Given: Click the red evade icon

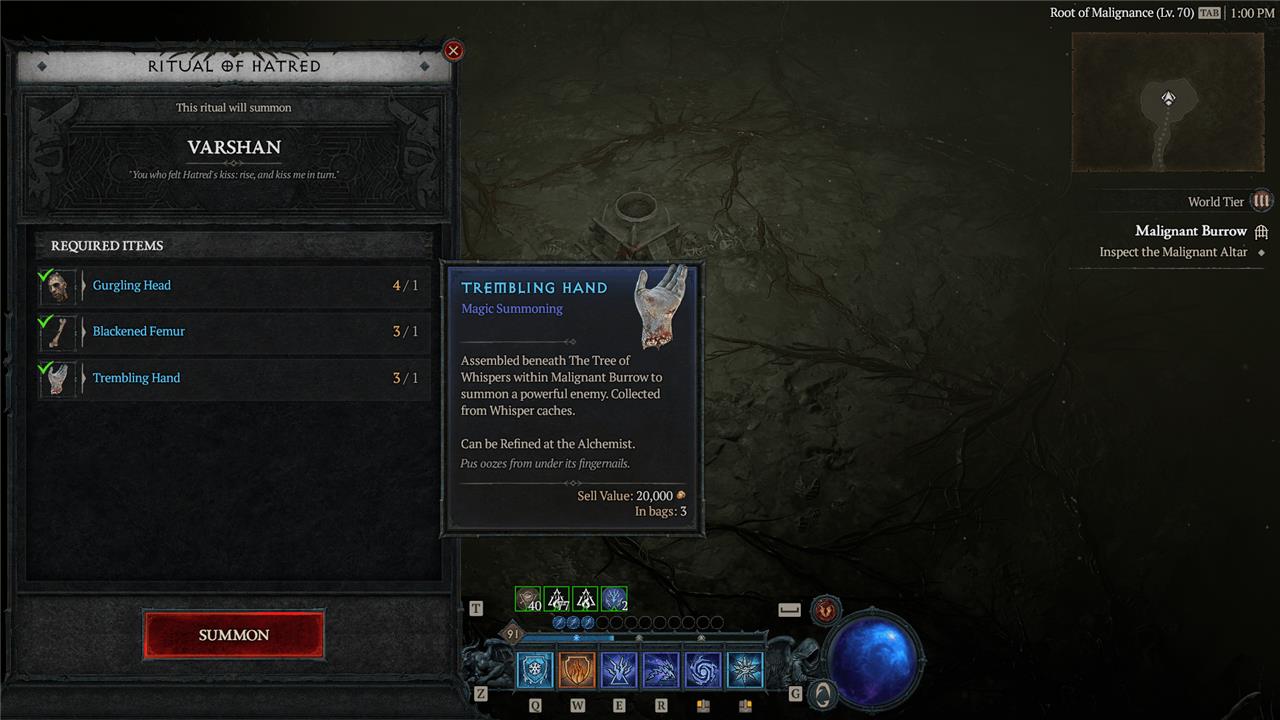Looking at the screenshot, I should (826, 609).
